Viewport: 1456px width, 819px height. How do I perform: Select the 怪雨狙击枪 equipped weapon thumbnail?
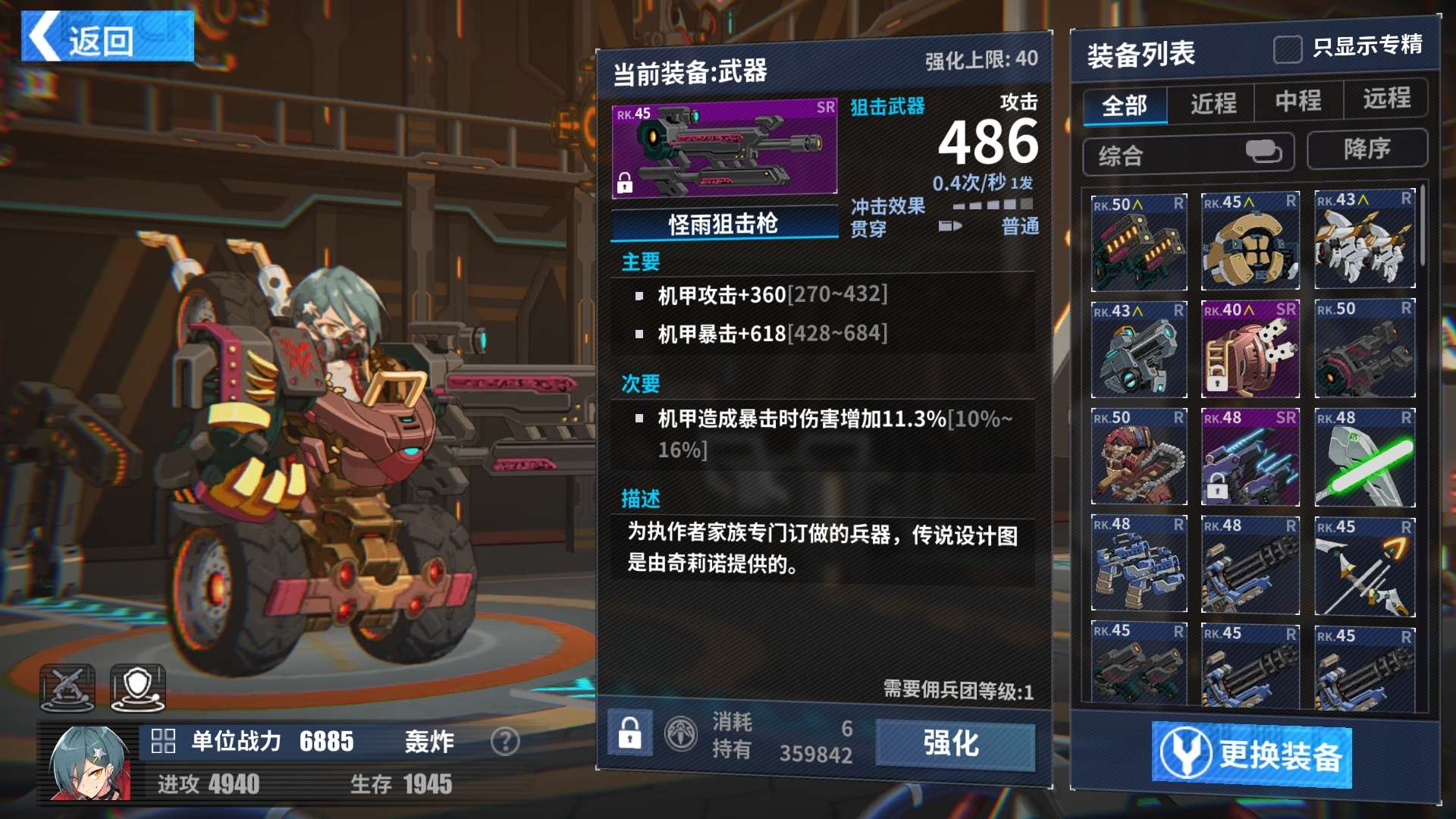click(x=724, y=149)
